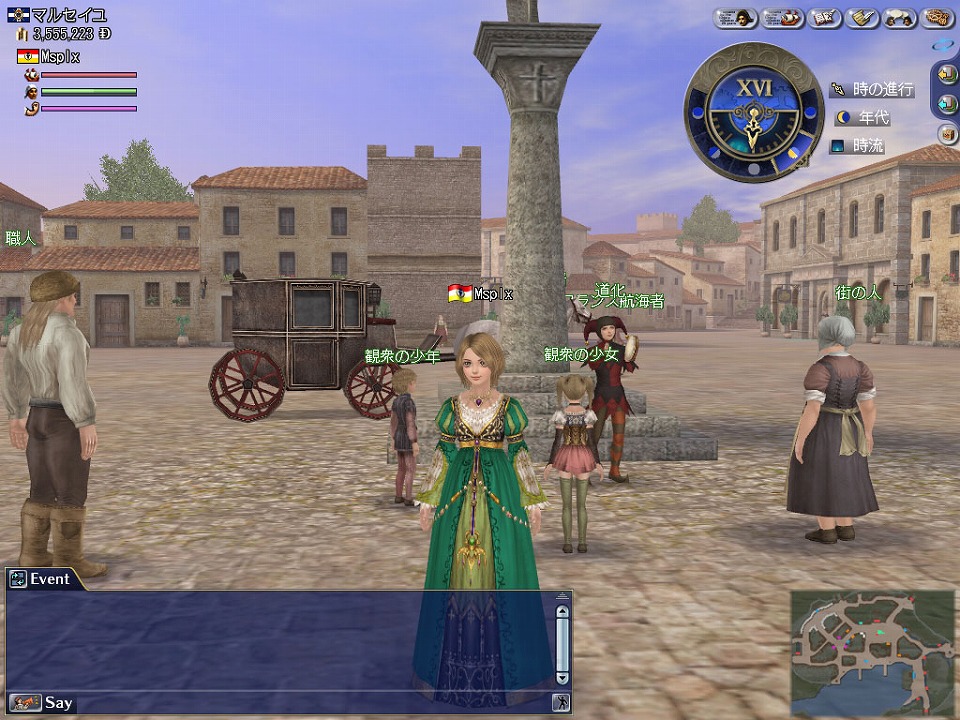Screen dimensions: 960x720
Task: Select the 時流 button
Action: 858,146
